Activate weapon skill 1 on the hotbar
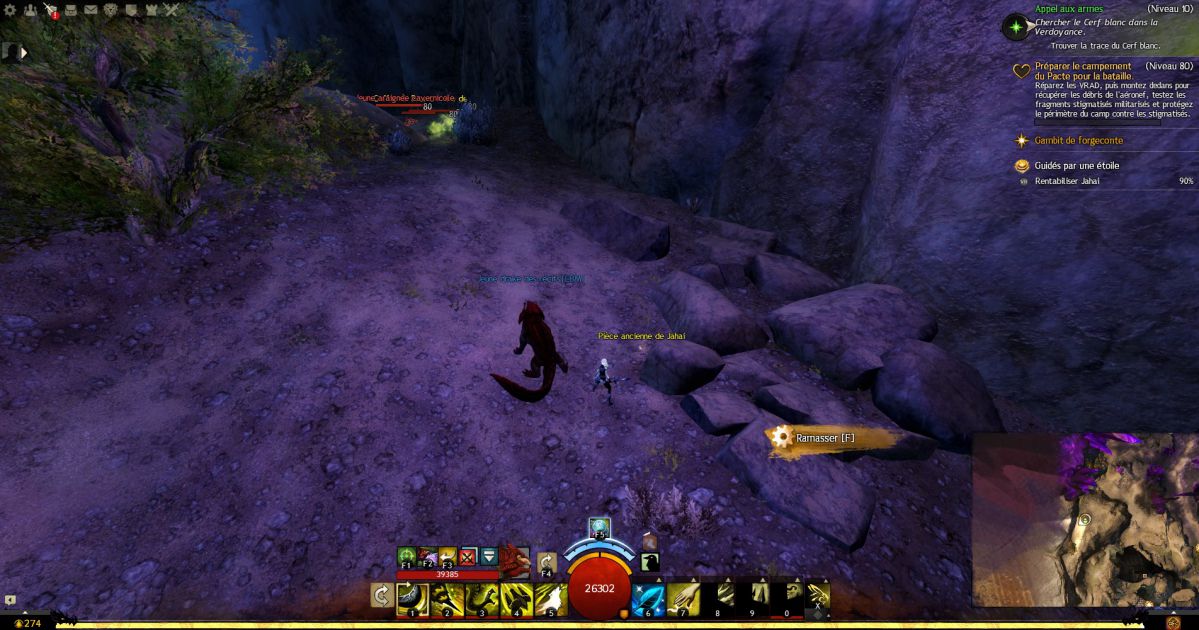Screen dimensions: 1199x630 pyautogui.click(x=412, y=598)
